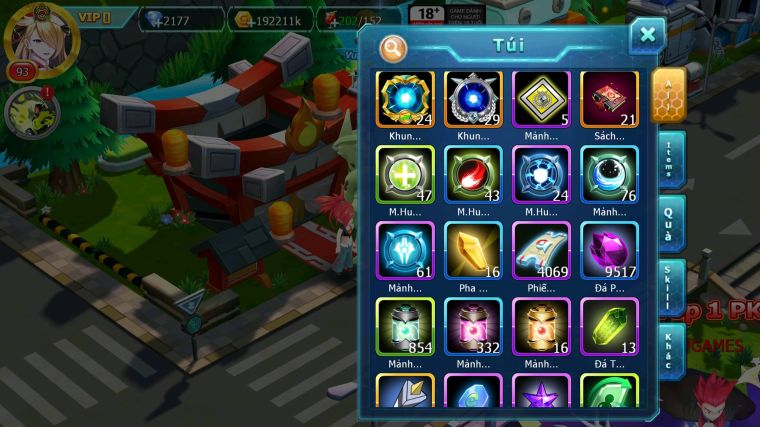The height and width of the screenshot is (427, 760).
Task: Pick the golden crystal Pha item
Action: coord(473,250)
